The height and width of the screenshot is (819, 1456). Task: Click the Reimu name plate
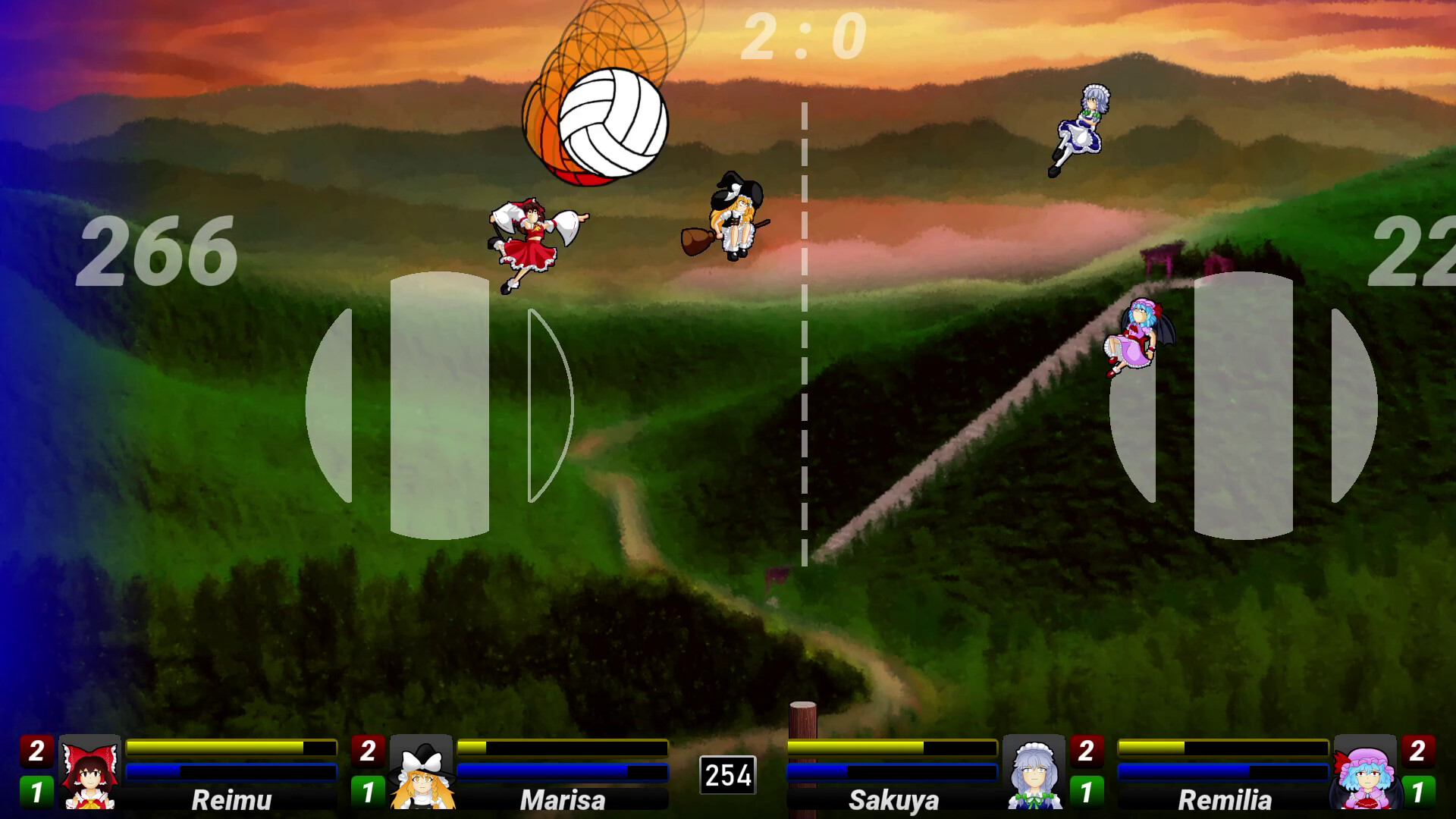click(x=231, y=799)
